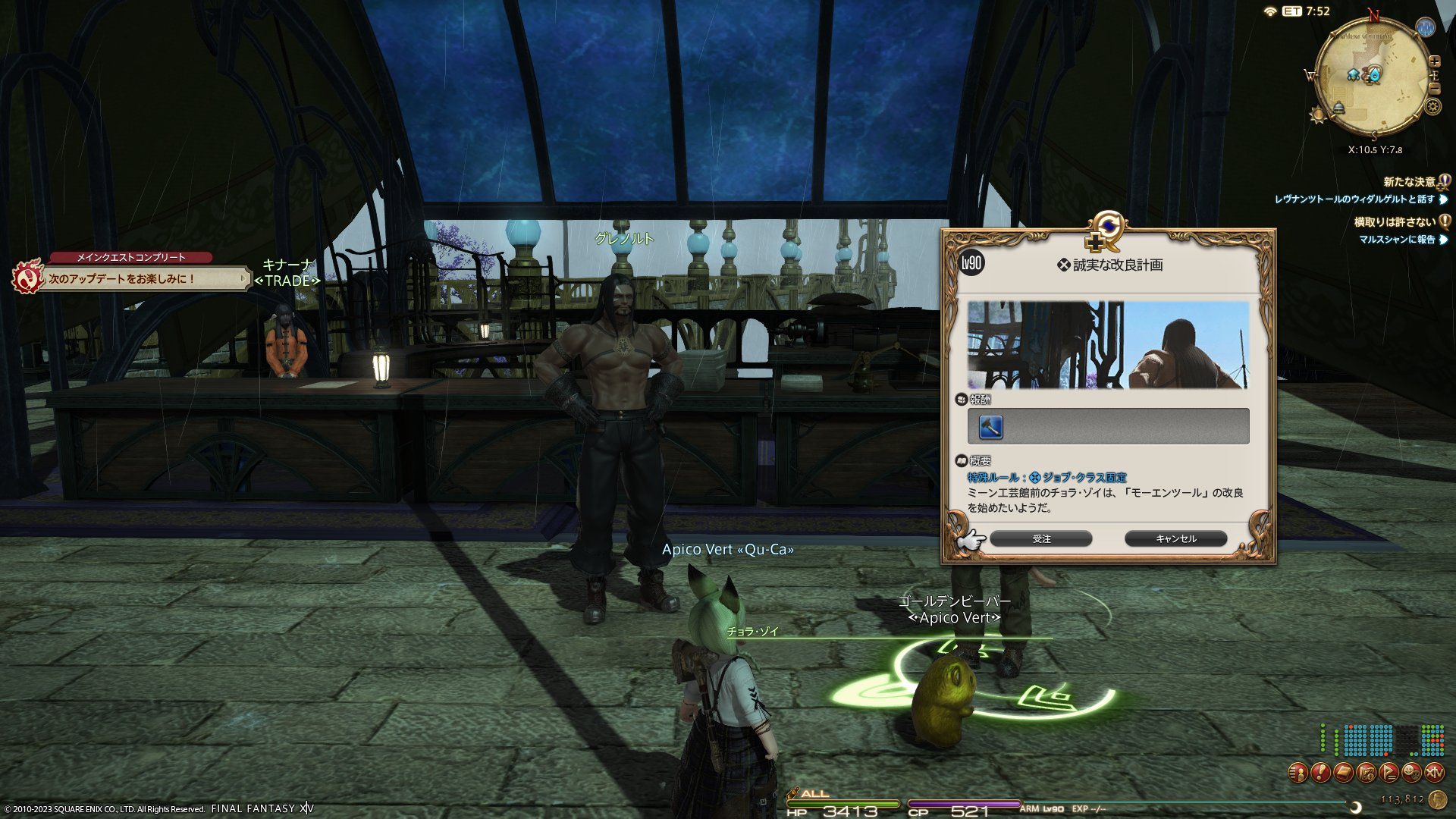Image resolution: width=1456 pixels, height=819 pixels.
Task: Select the 新たな決意 quest tracker entry
Action: [x=1409, y=182]
